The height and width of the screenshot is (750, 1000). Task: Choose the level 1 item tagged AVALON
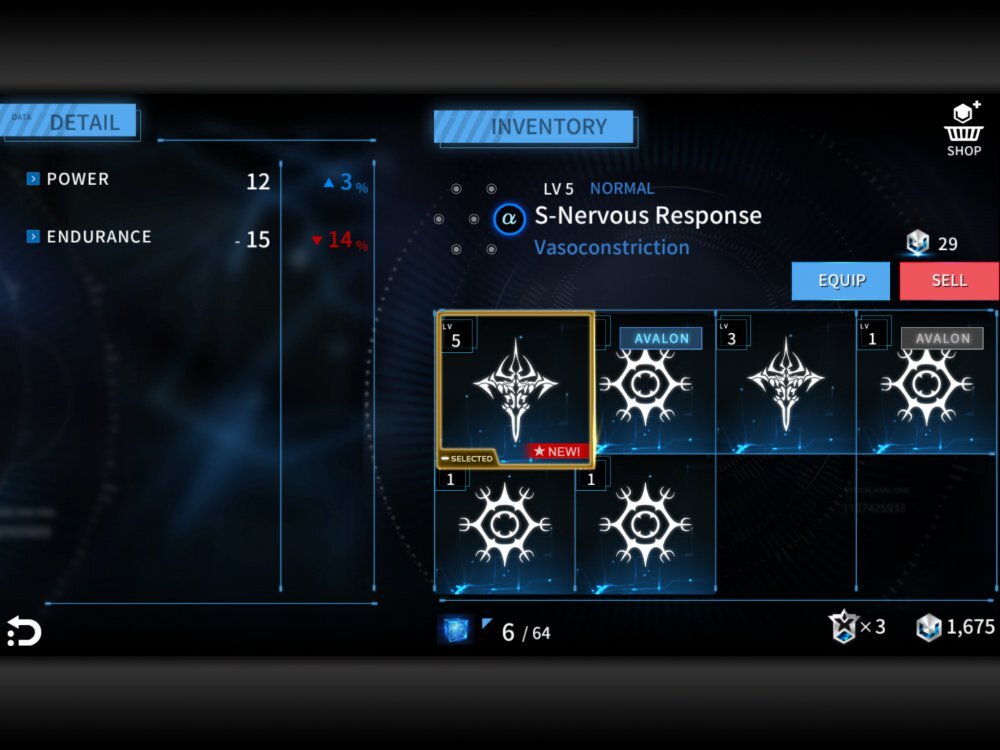coord(927,385)
